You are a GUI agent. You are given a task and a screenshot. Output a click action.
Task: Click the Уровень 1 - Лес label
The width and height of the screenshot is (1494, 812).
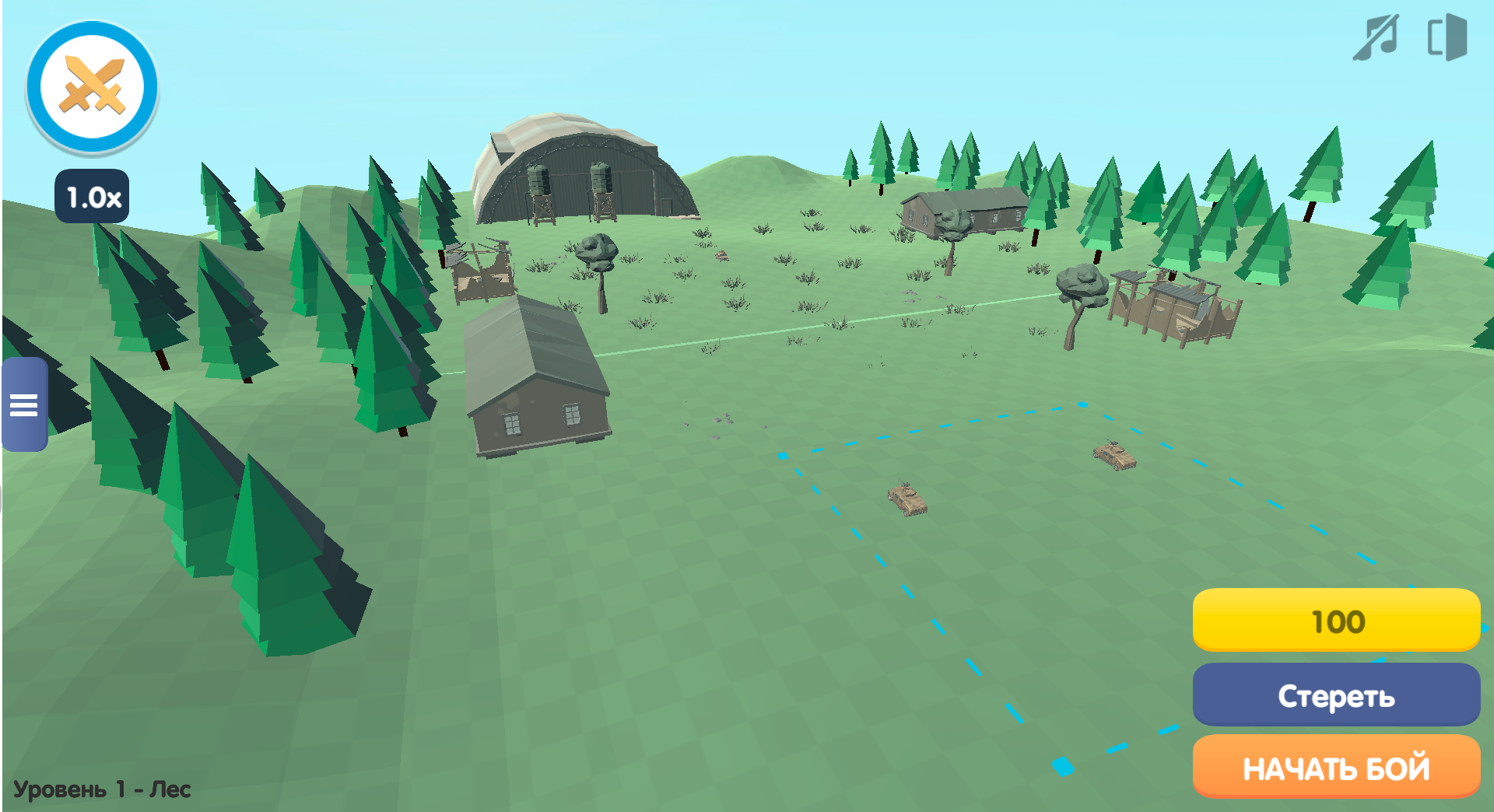(x=101, y=788)
